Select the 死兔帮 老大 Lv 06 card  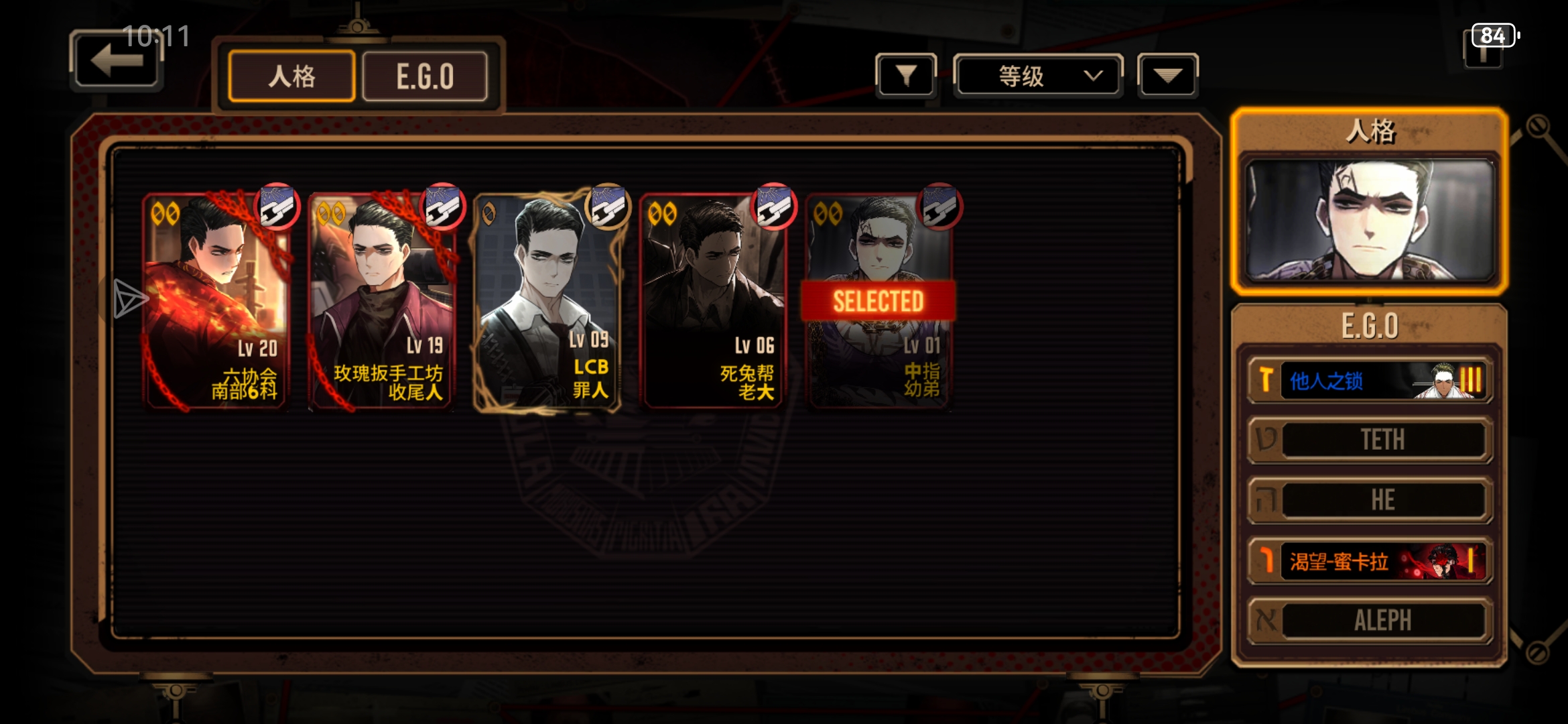coord(712,302)
